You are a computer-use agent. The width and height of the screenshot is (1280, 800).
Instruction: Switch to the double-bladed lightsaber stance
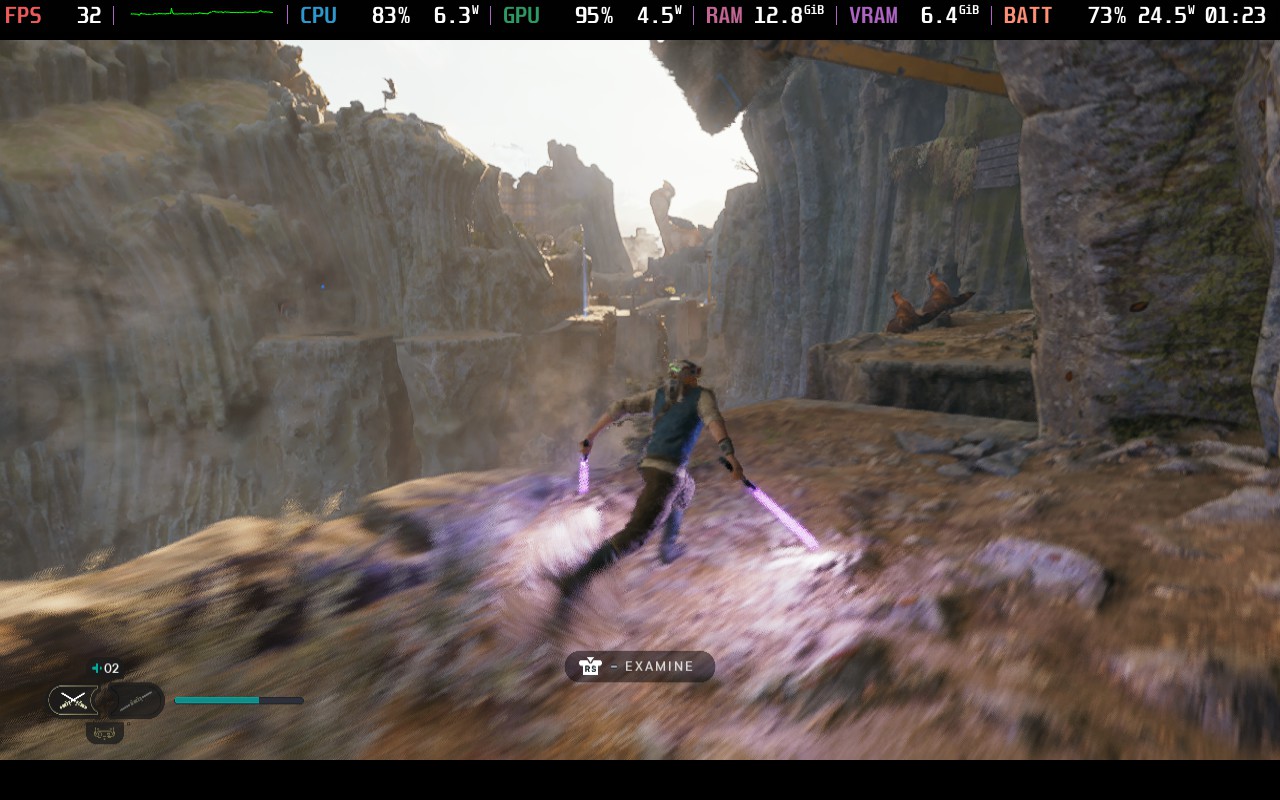[x=136, y=700]
